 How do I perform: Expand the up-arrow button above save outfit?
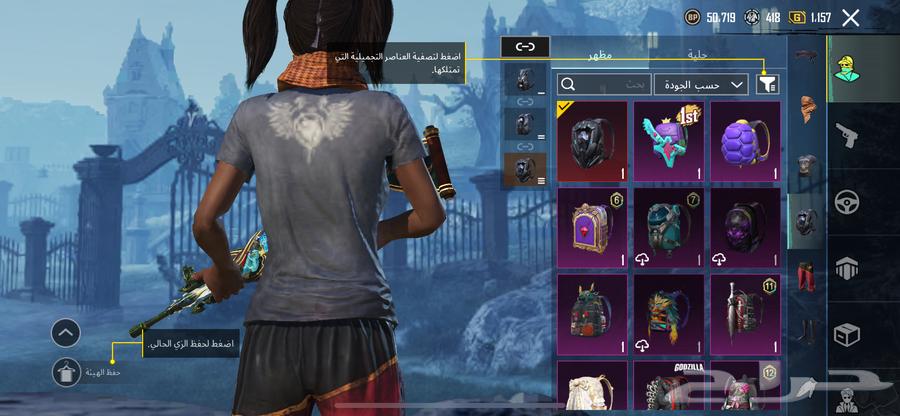66,333
